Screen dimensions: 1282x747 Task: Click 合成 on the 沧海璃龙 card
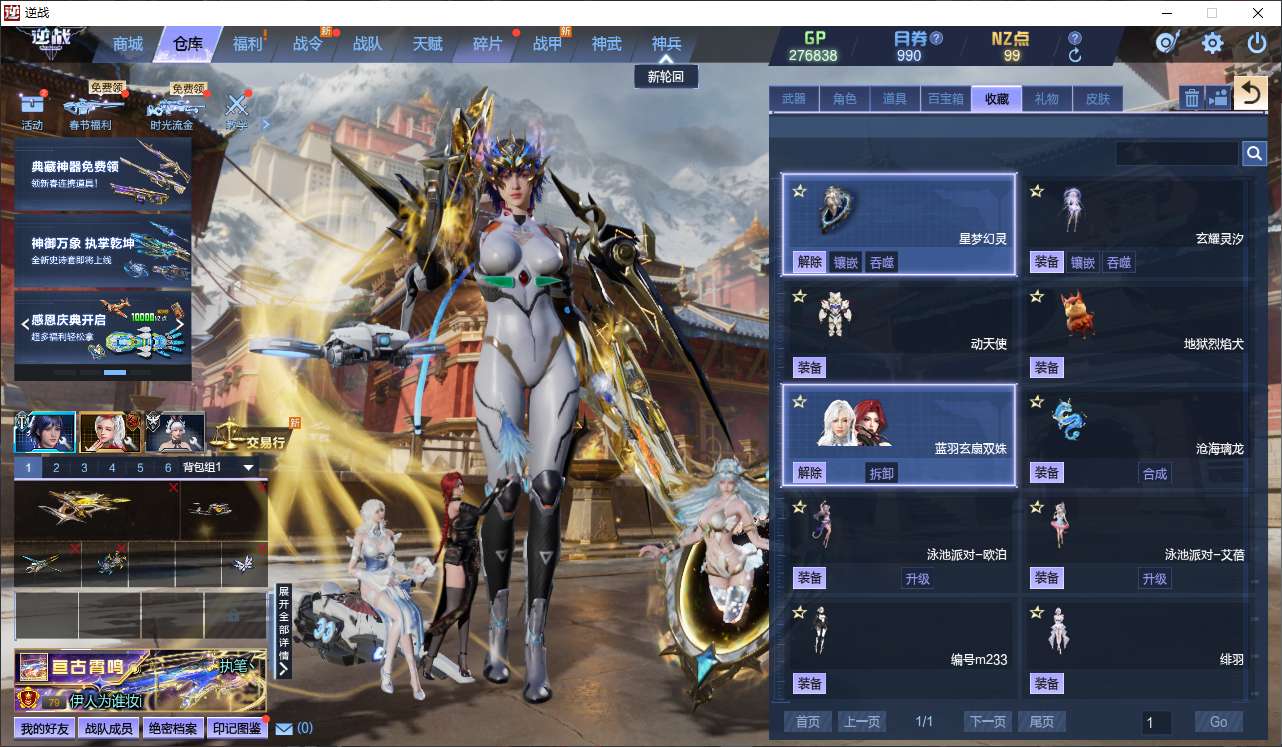[x=1154, y=473]
